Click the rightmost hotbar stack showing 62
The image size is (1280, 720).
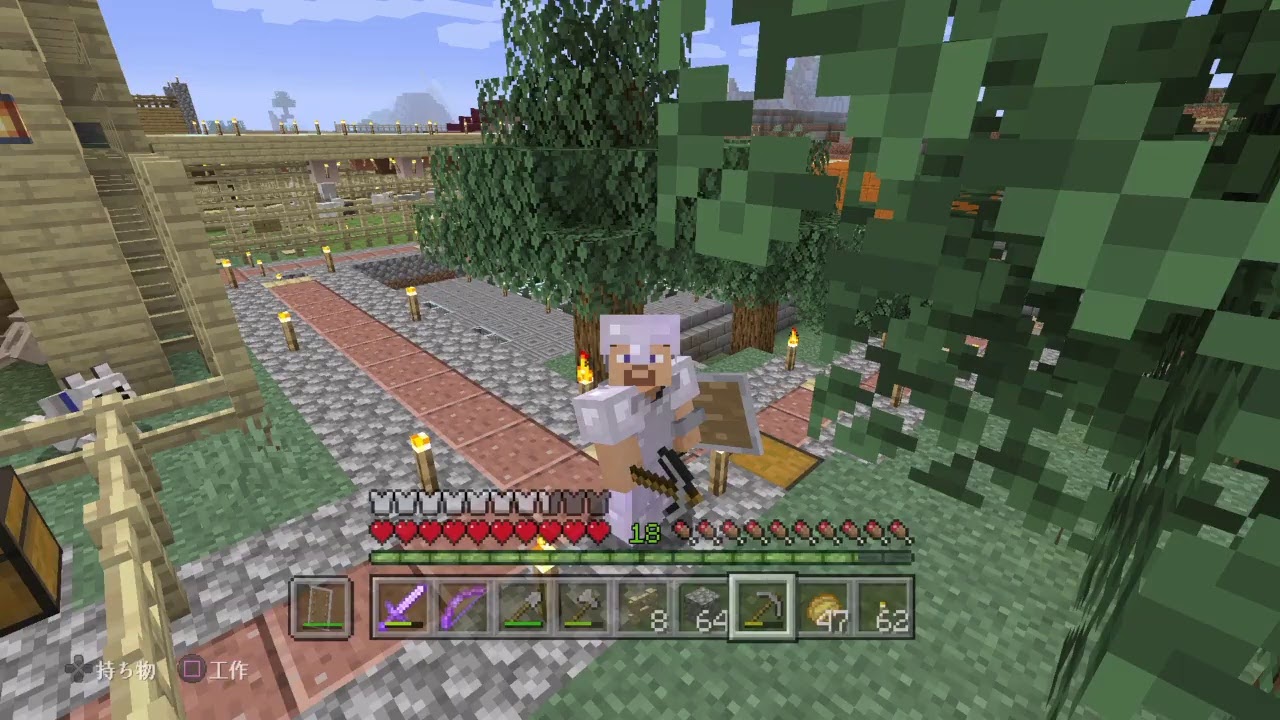coord(883,608)
